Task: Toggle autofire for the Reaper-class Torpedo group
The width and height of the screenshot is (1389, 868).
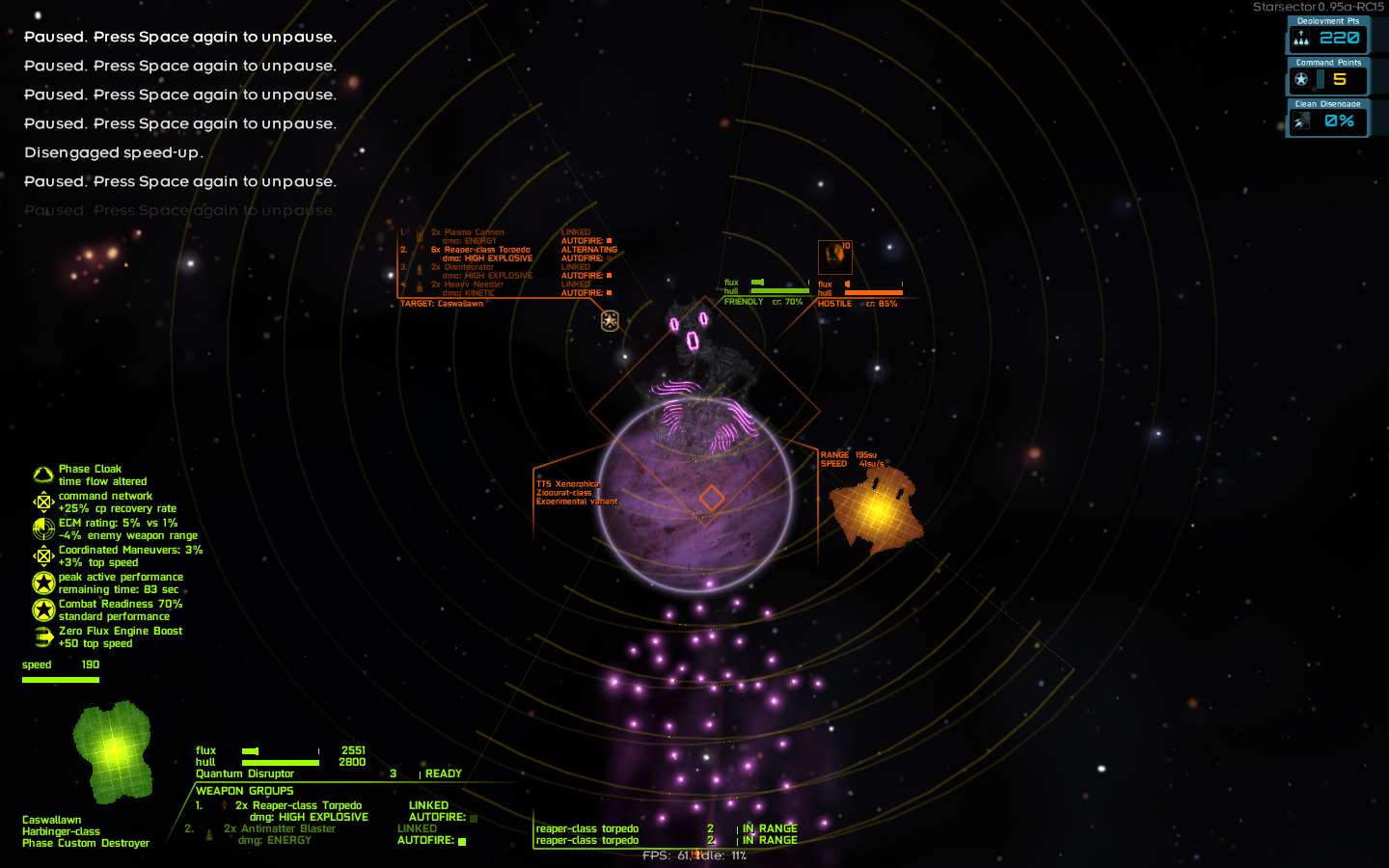Action: pyautogui.click(x=472, y=816)
